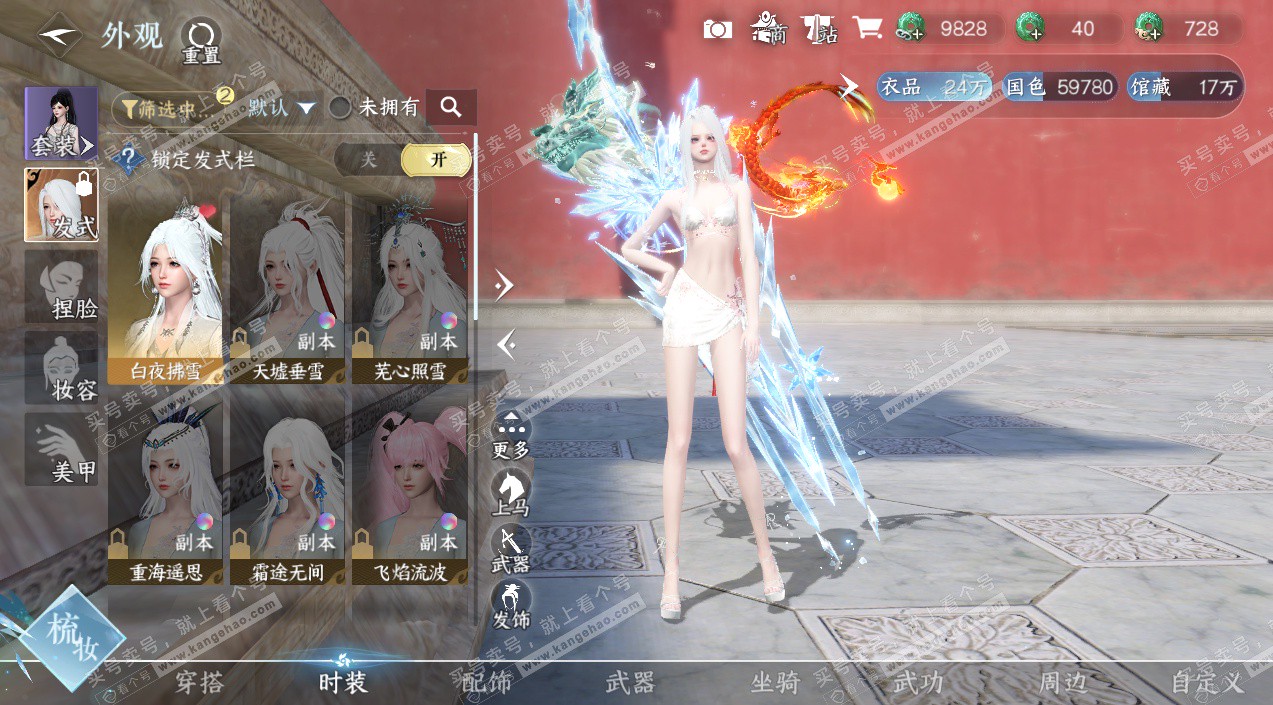
Task: Open the shopping cart
Action: [866, 29]
